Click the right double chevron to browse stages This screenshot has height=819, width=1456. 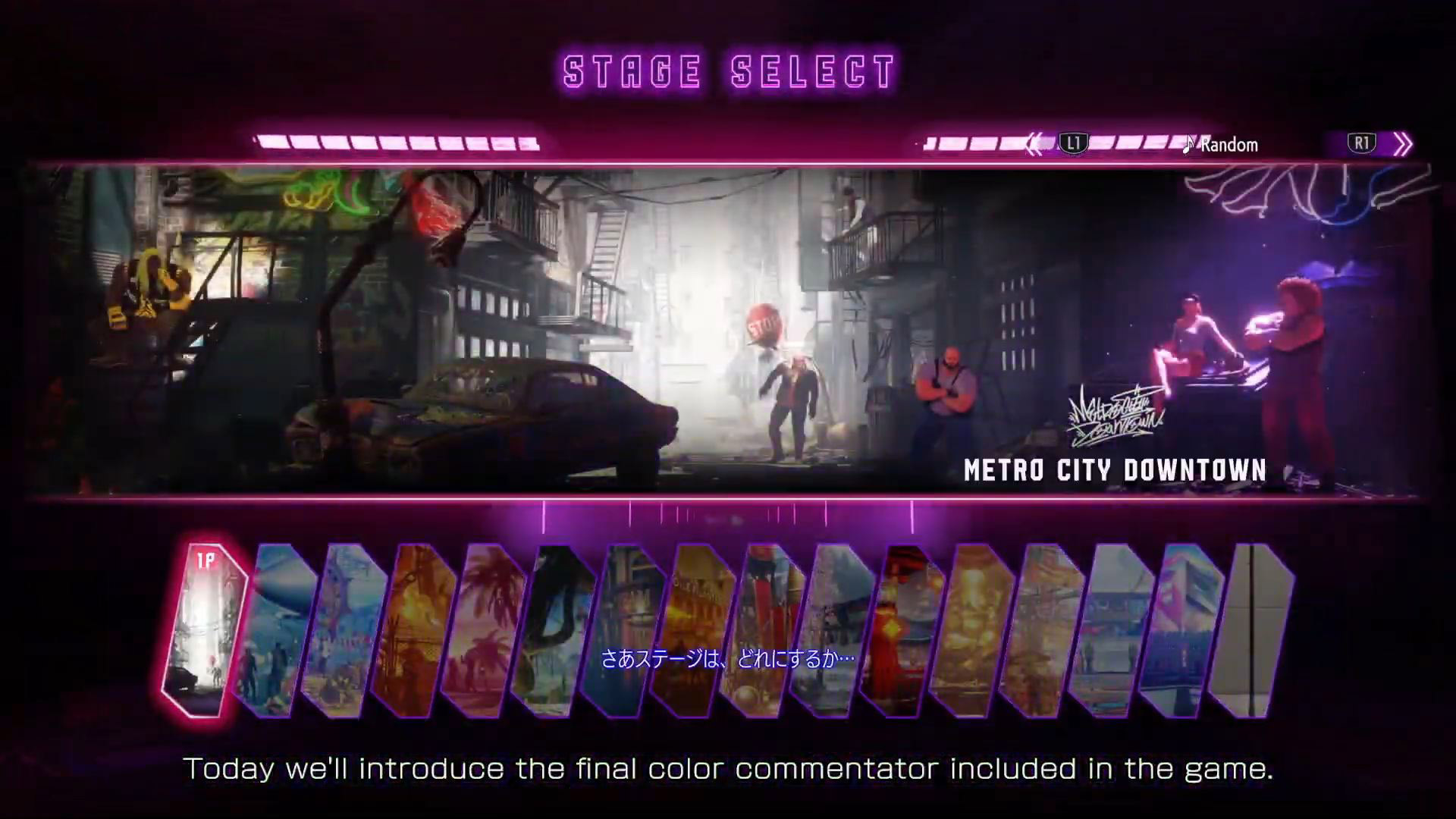point(1404,143)
